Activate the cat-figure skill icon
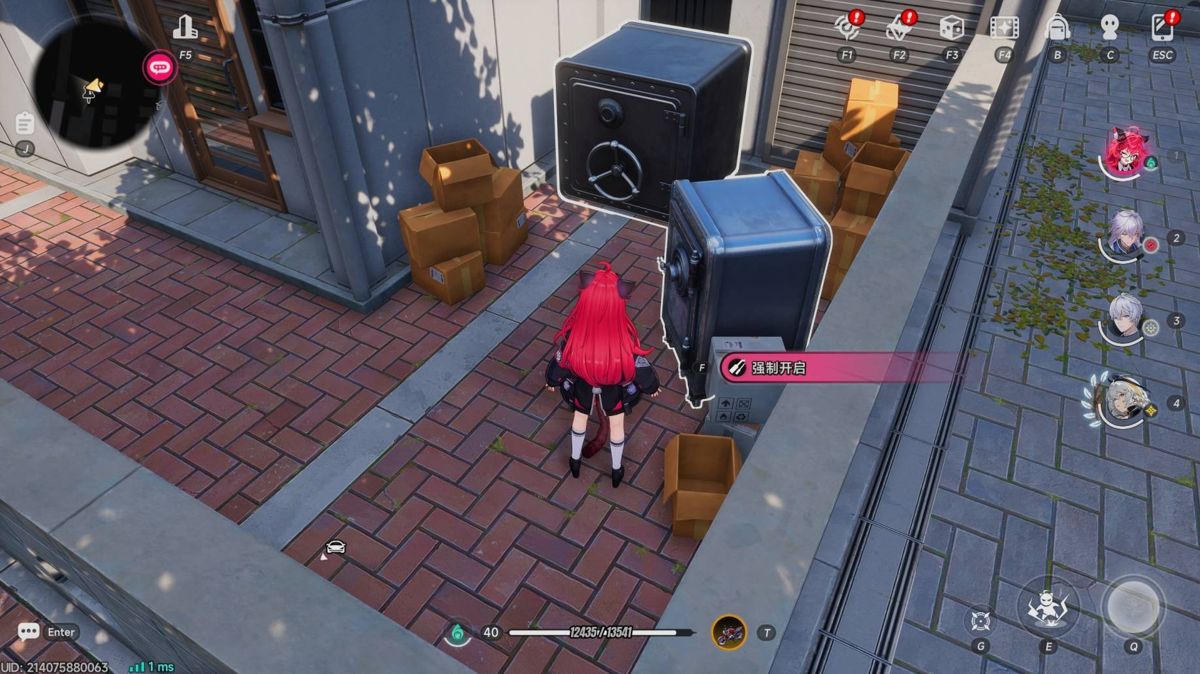Viewport: 1200px width, 674px height. tap(1047, 605)
